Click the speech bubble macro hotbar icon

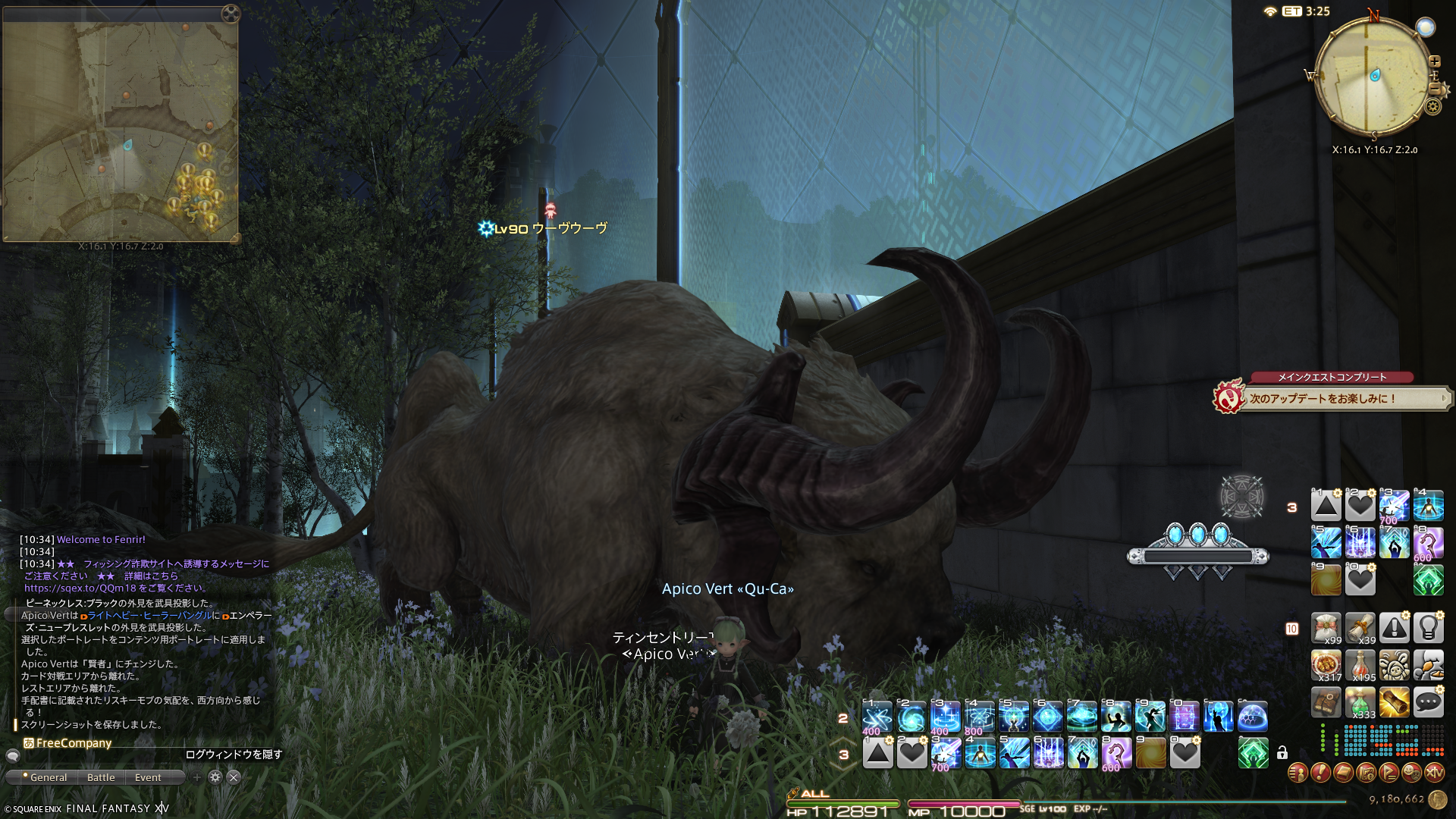point(1428,702)
